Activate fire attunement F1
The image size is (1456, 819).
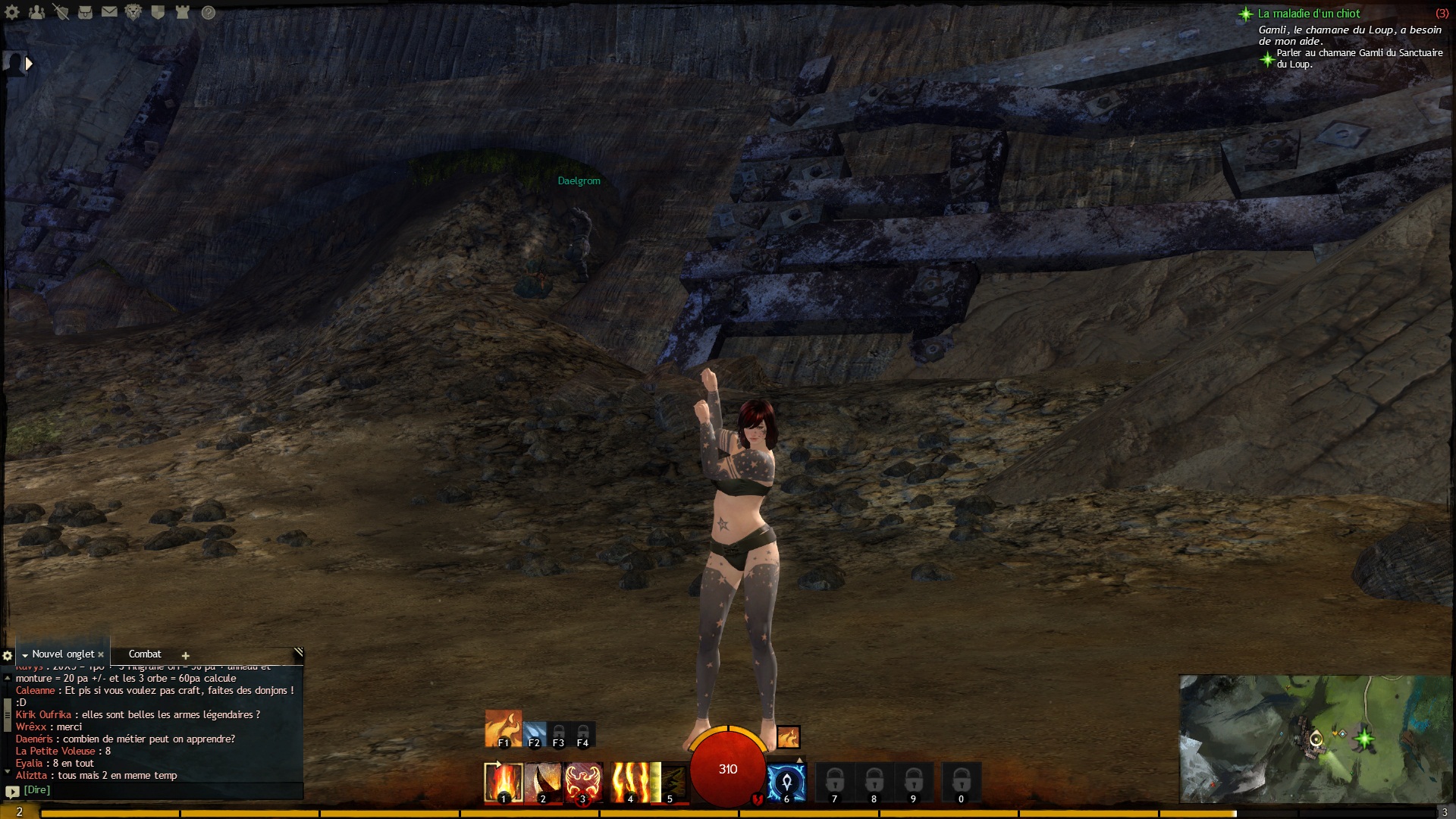click(503, 728)
